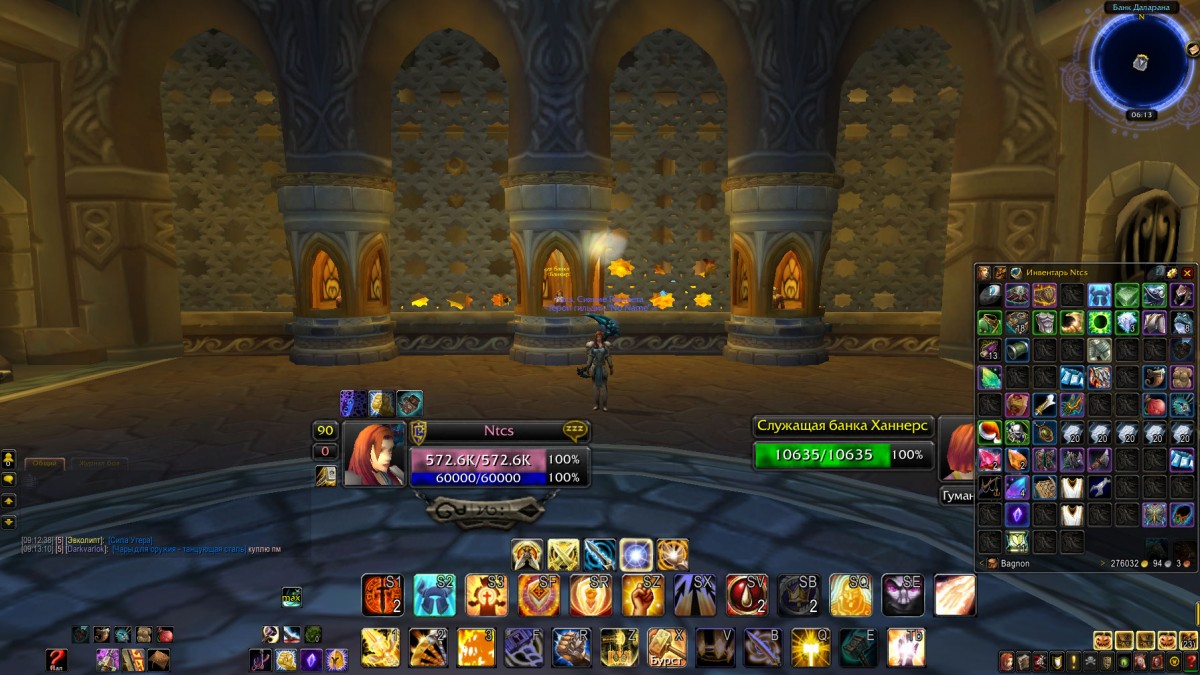Image resolution: width=1200 pixels, height=675 pixels.
Task: Use the hammer ability labeled Бурст
Action: coord(667,647)
